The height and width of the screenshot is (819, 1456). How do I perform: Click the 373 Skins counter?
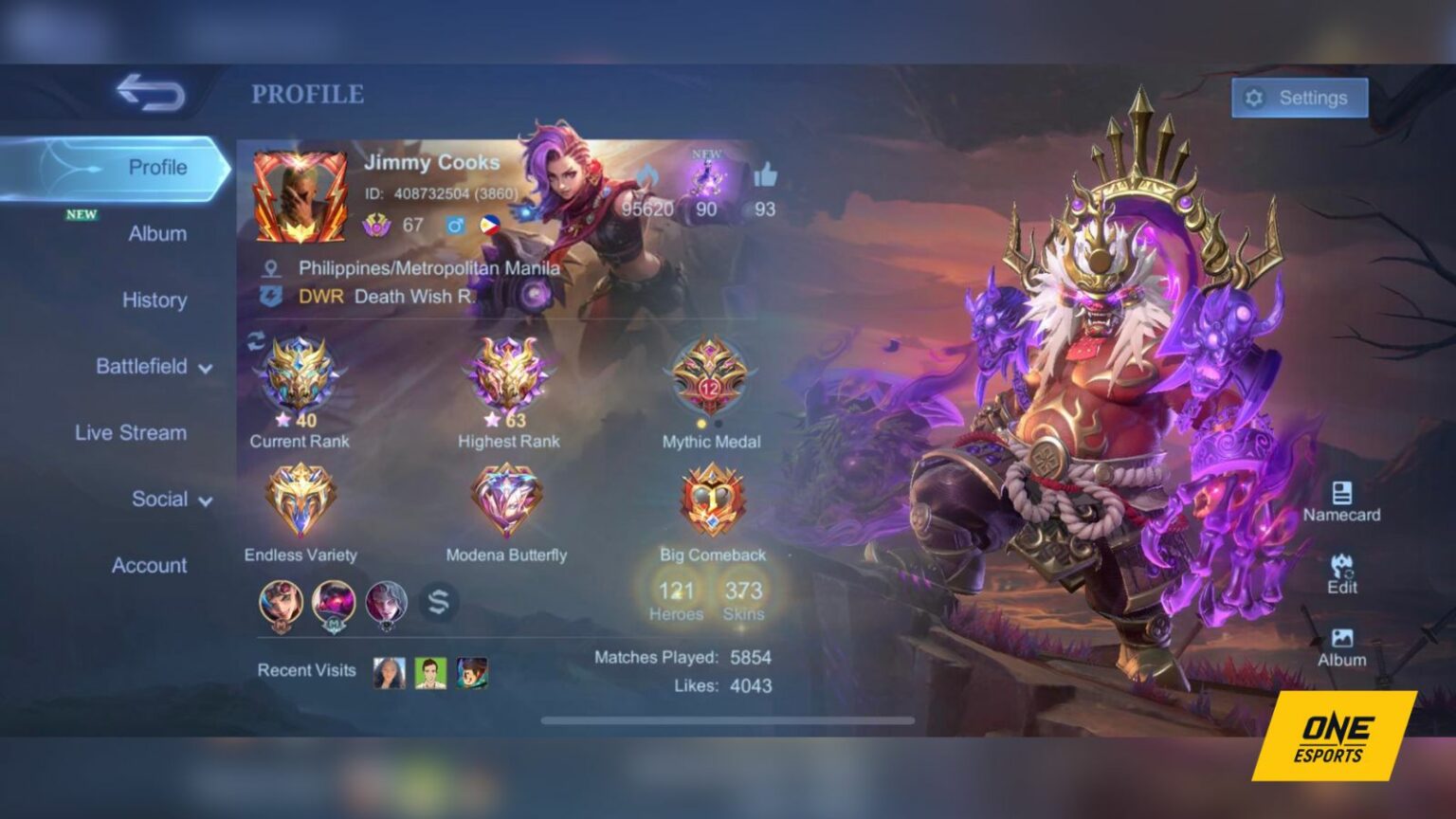click(x=743, y=600)
